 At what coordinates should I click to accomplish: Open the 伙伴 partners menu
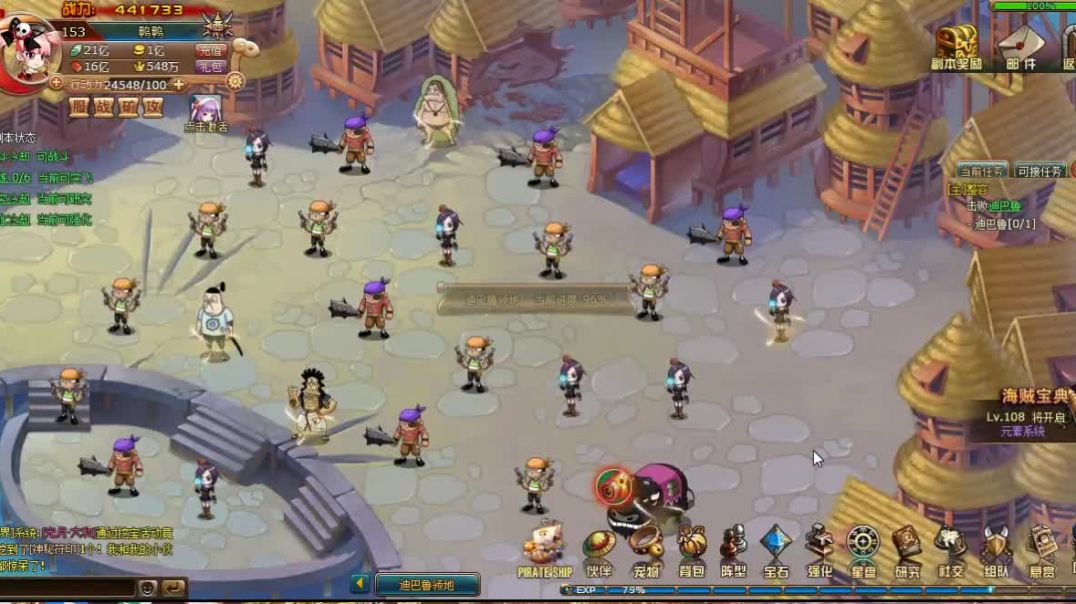tap(599, 550)
